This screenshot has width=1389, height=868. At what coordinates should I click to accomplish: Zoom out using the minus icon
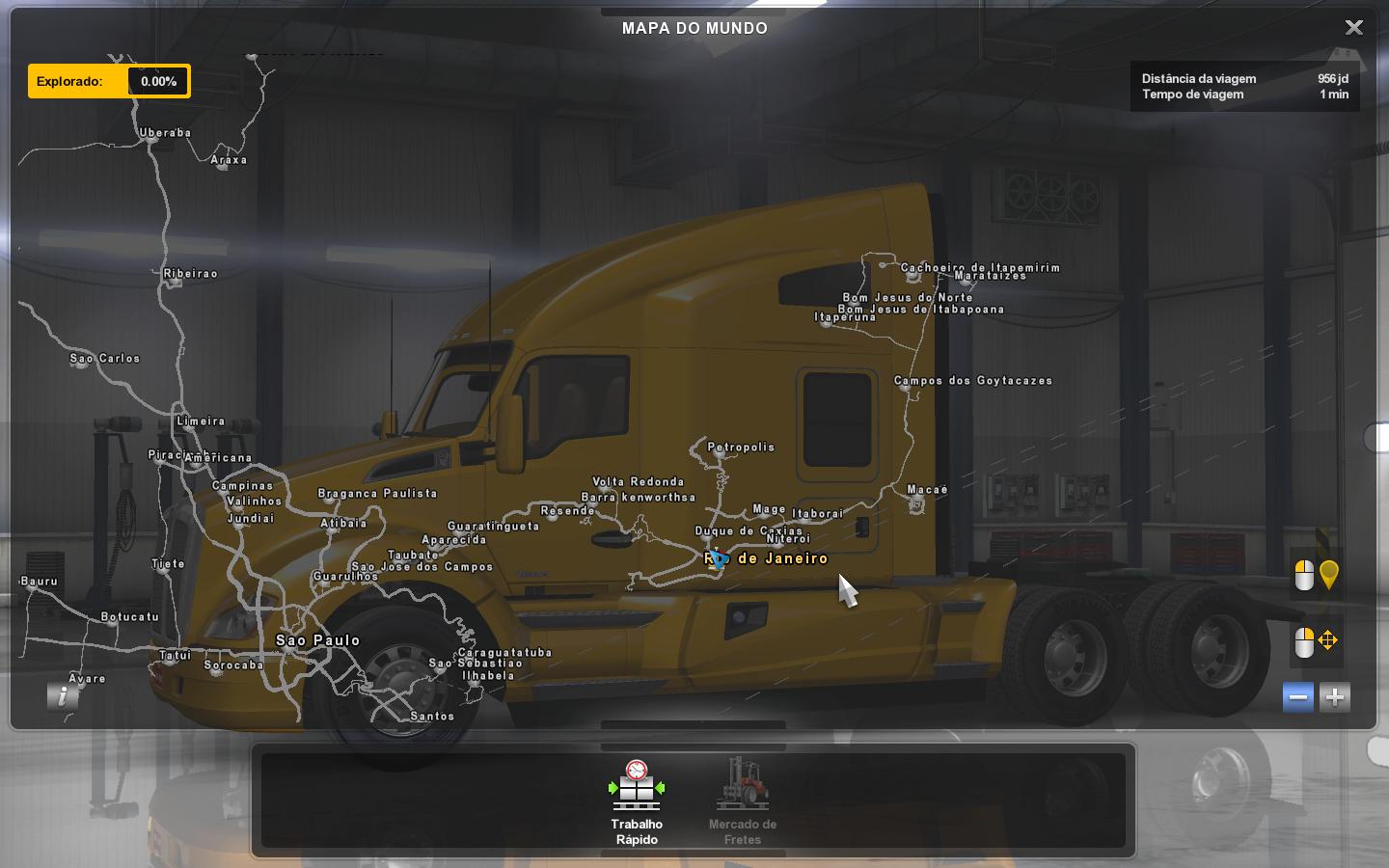click(x=1297, y=697)
